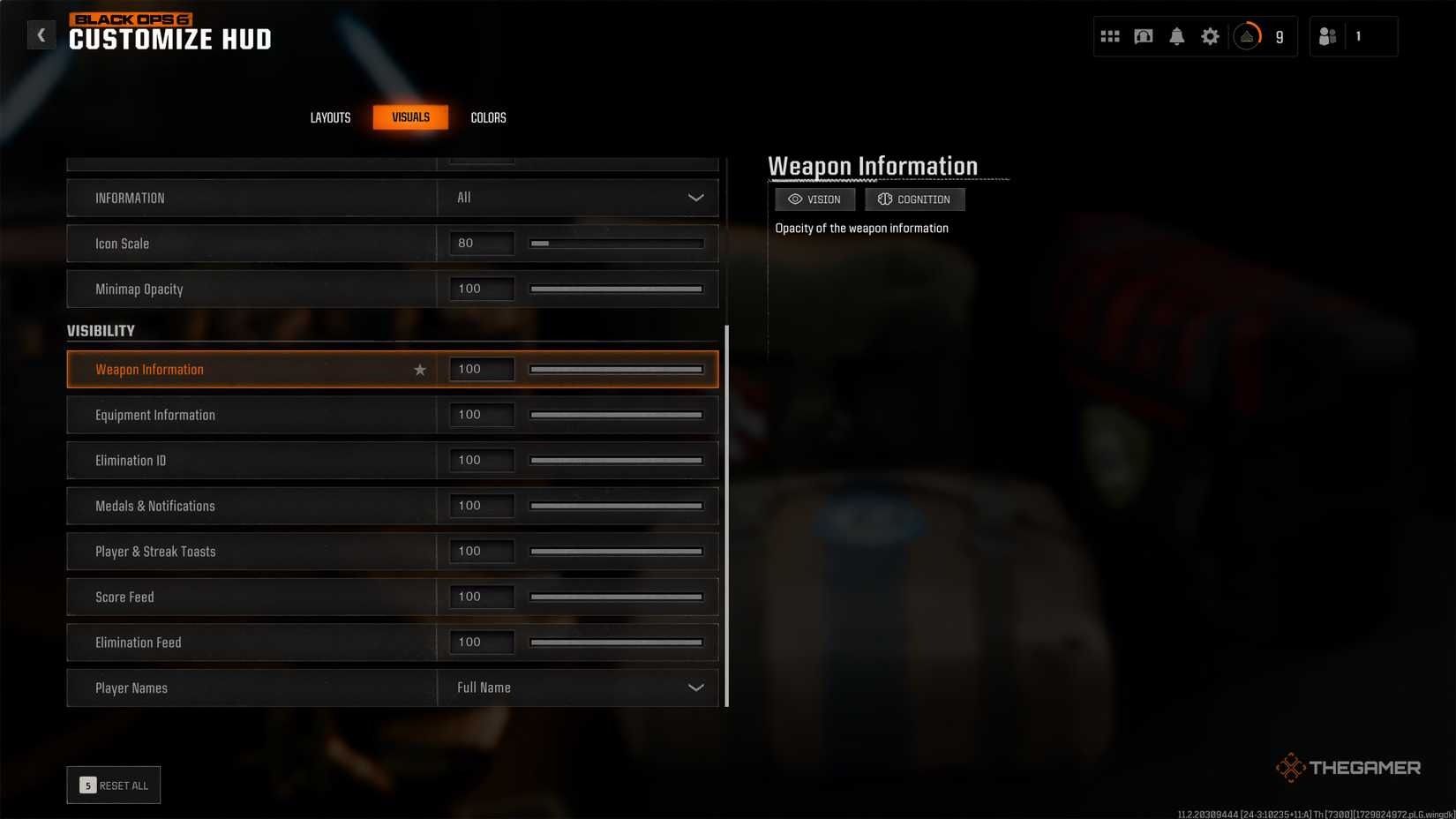1456x819 pixels.
Task: Adjust the Icon Scale slider
Action: click(616, 244)
